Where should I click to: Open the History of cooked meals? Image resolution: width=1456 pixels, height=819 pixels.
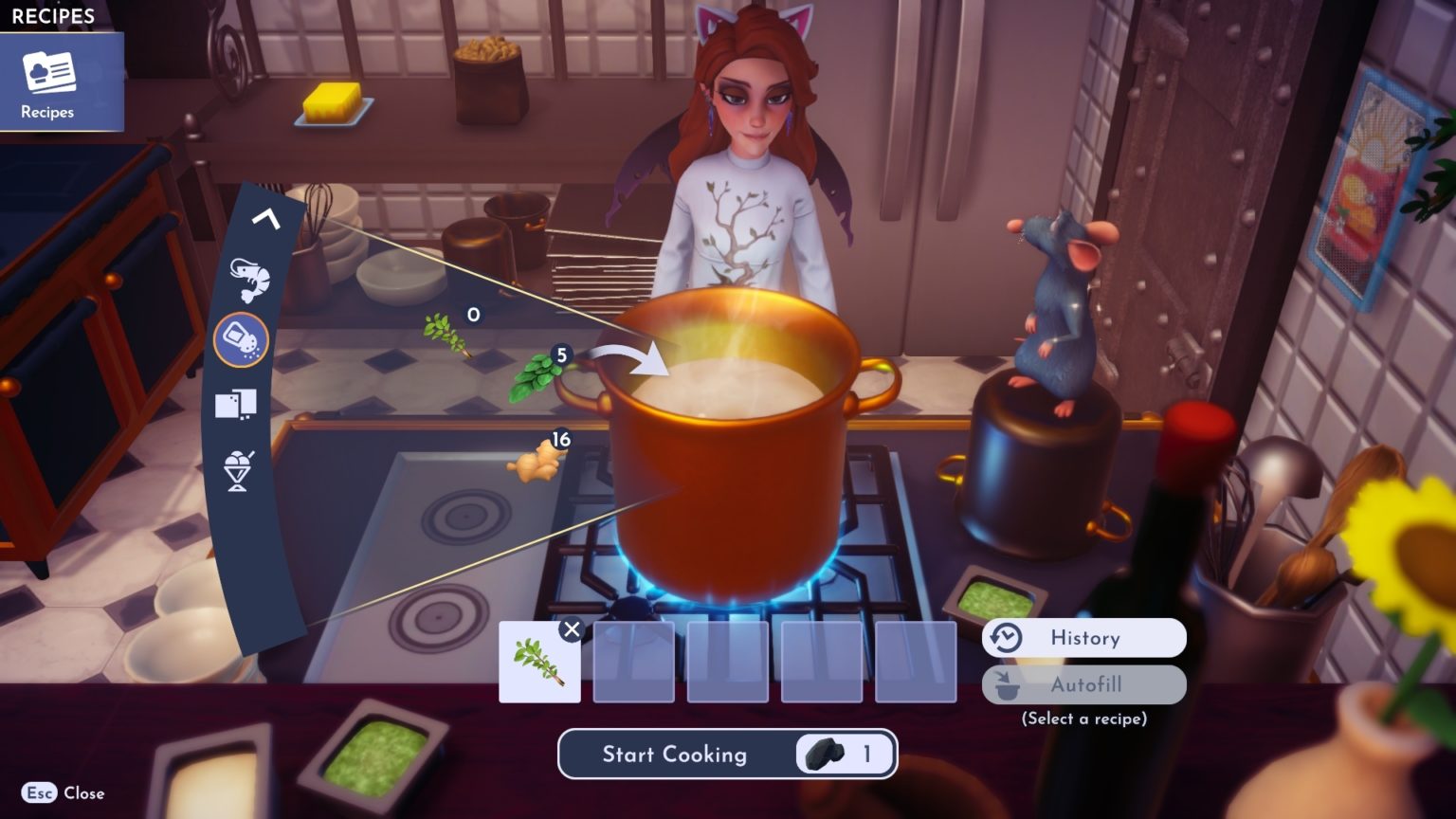pyautogui.click(x=1083, y=637)
